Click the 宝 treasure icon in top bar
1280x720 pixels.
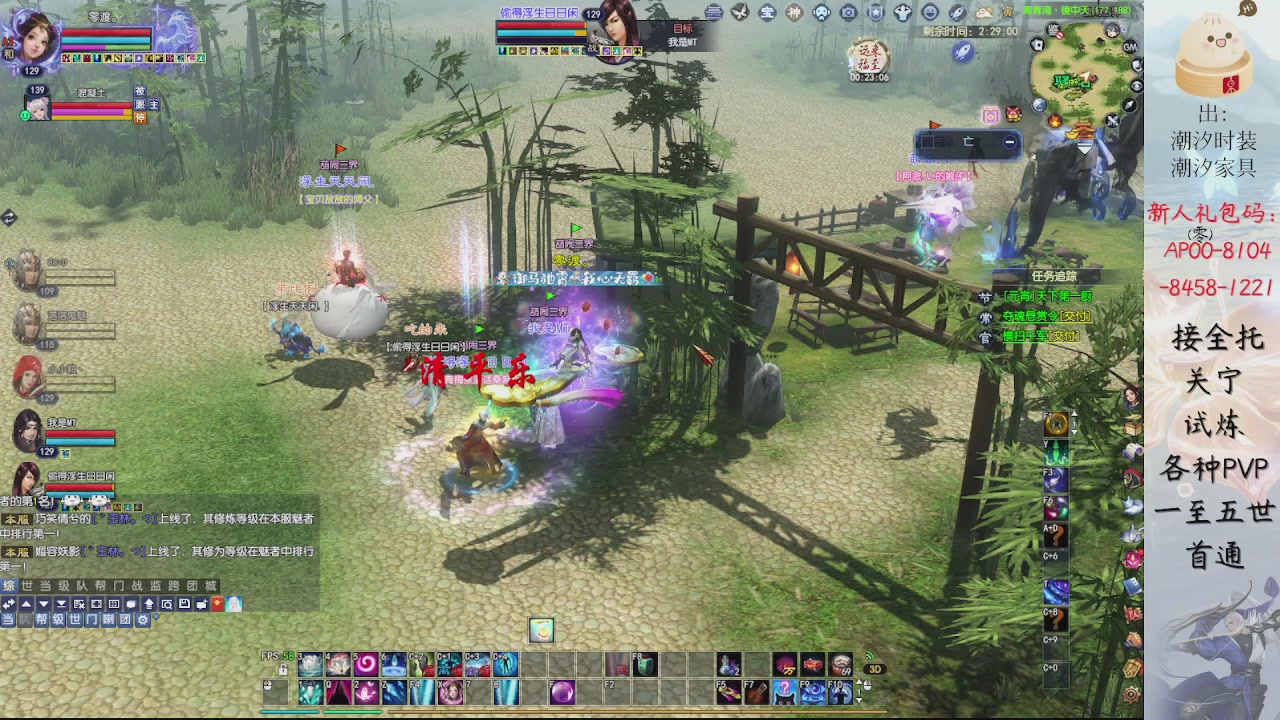coord(767,13)
